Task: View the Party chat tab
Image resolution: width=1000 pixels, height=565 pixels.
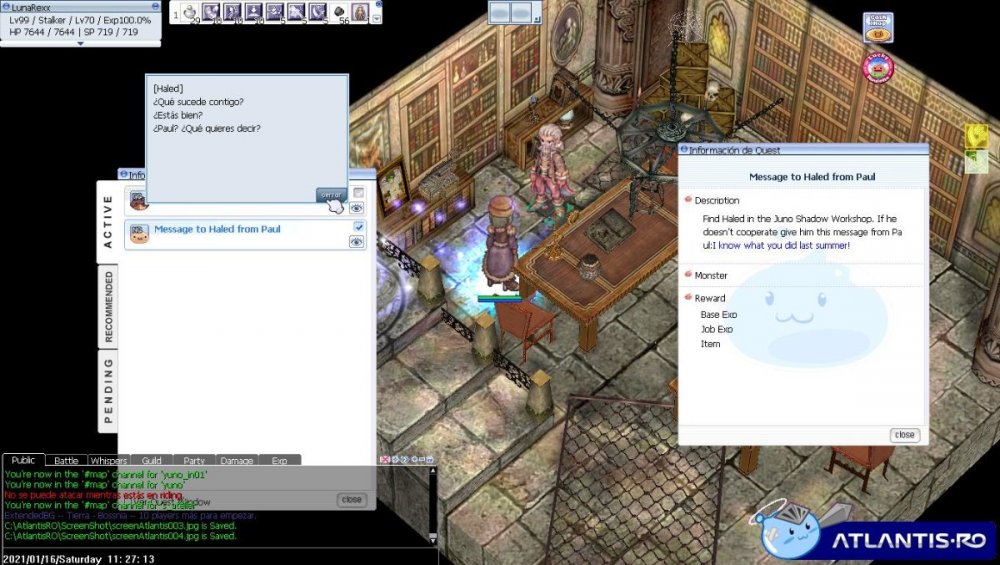Action: point(194,461)
